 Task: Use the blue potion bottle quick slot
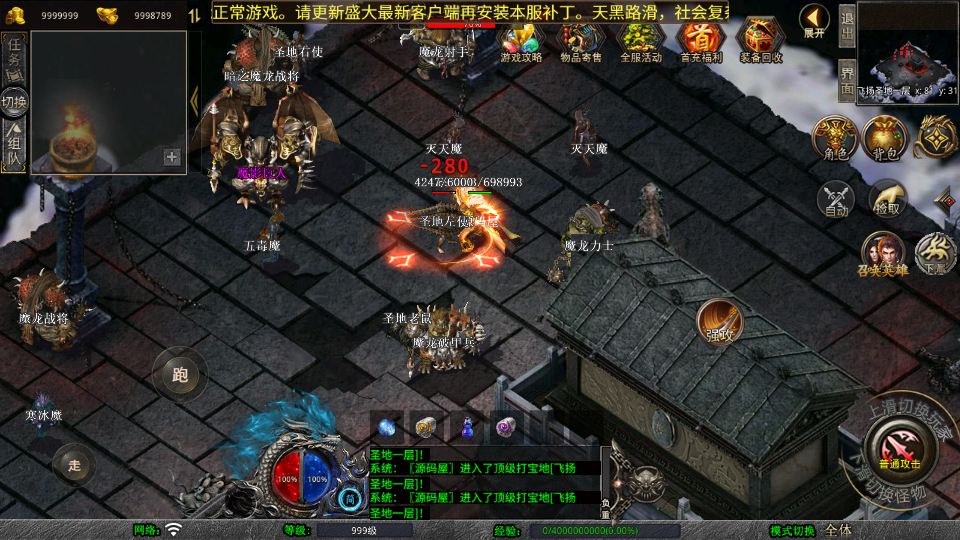[467, 426]
